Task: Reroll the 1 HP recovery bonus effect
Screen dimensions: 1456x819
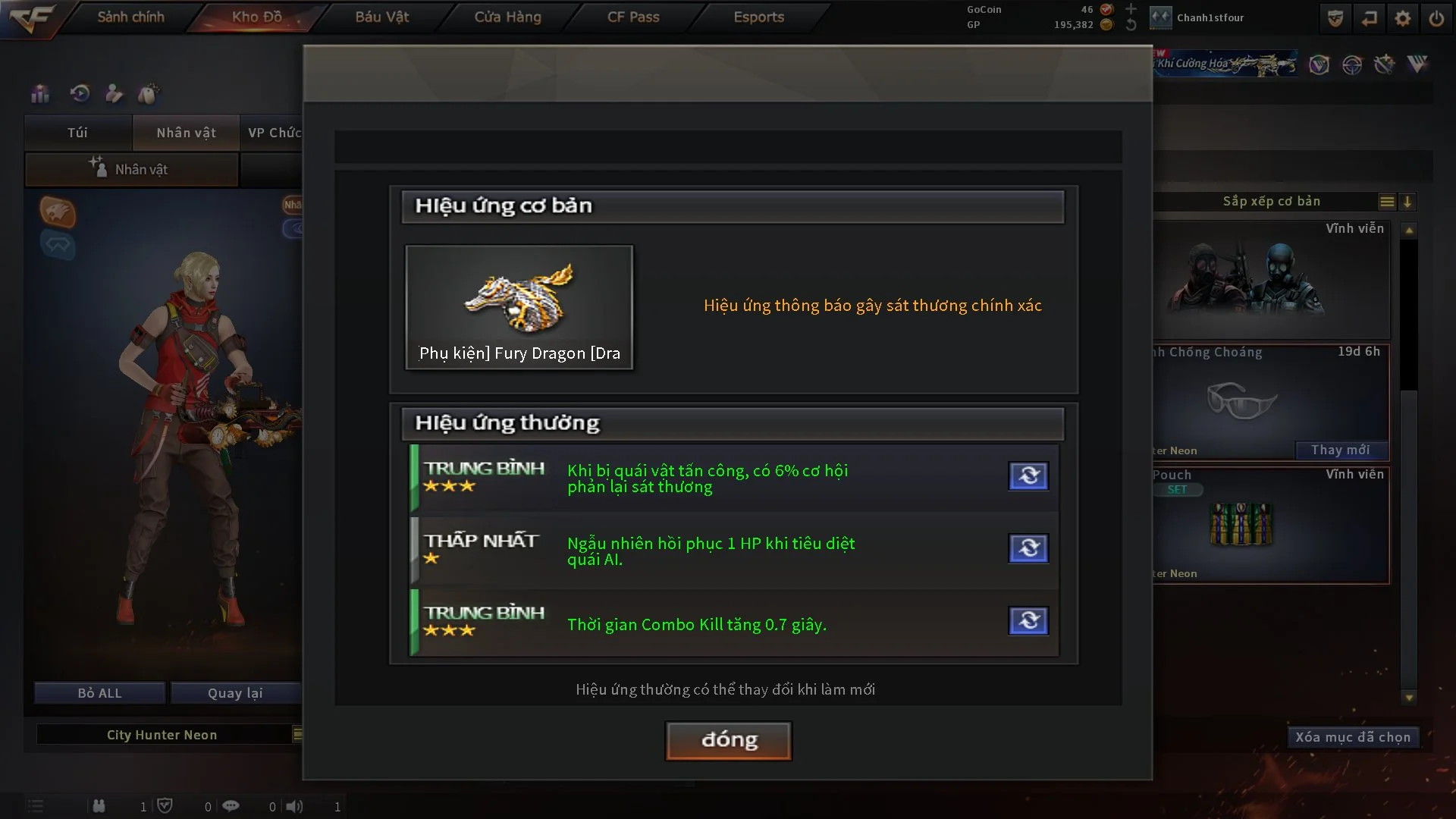Action: (x=1028, y=548)
